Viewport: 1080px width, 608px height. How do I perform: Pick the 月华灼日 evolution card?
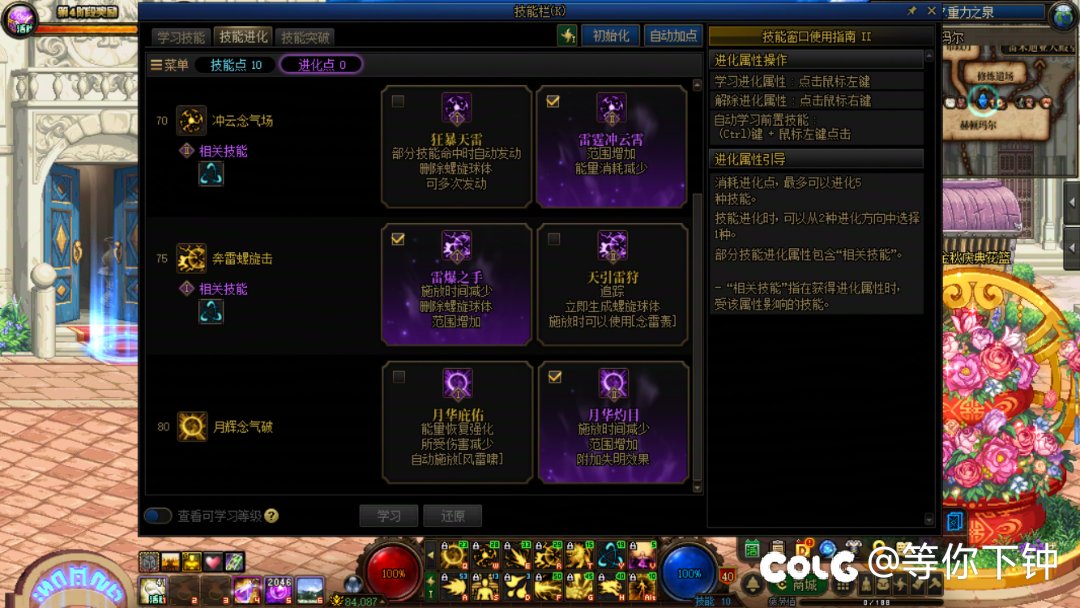(x=611, y=422)
